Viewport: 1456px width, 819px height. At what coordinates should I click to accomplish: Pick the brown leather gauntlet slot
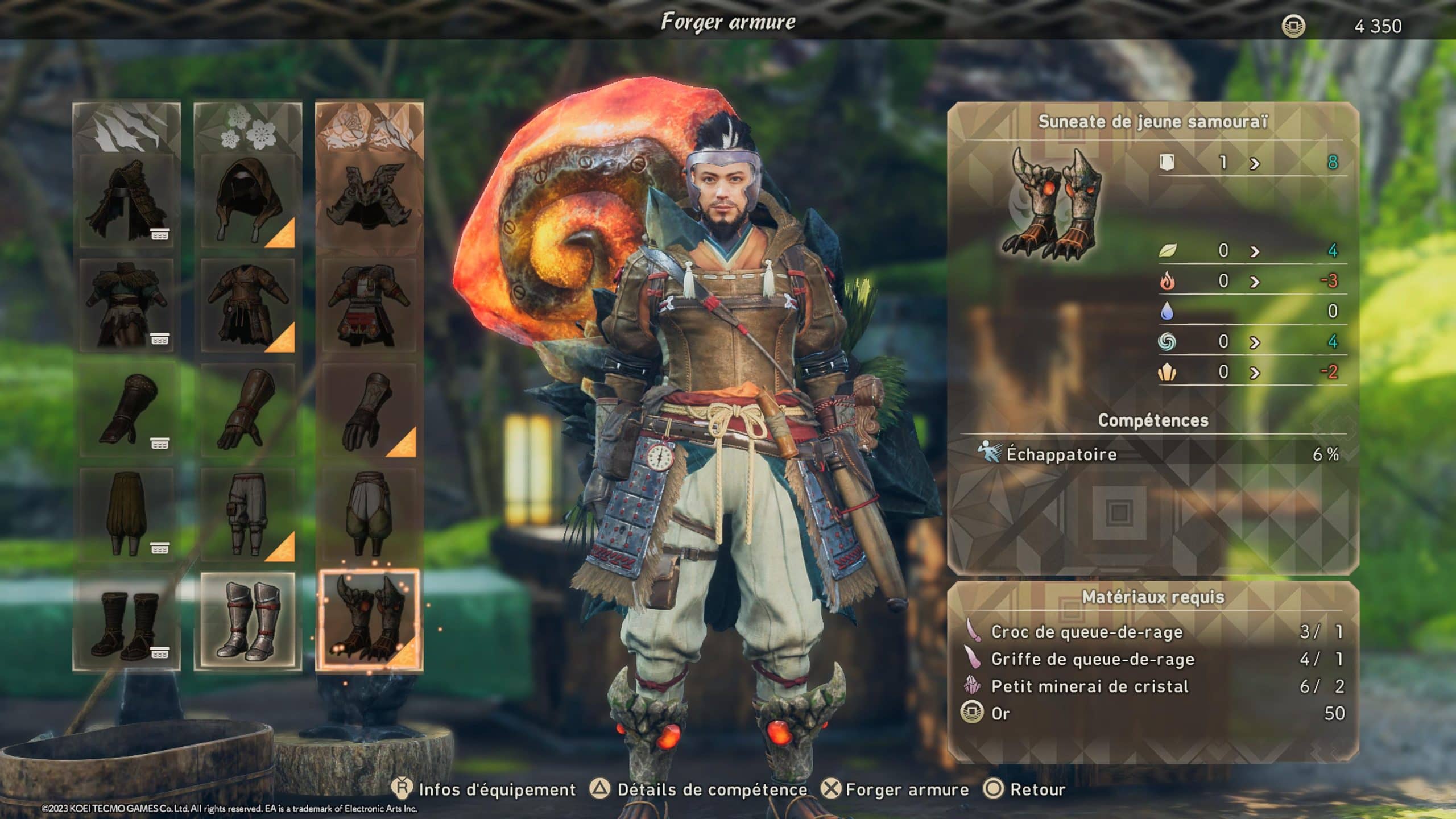coord(248,409)
